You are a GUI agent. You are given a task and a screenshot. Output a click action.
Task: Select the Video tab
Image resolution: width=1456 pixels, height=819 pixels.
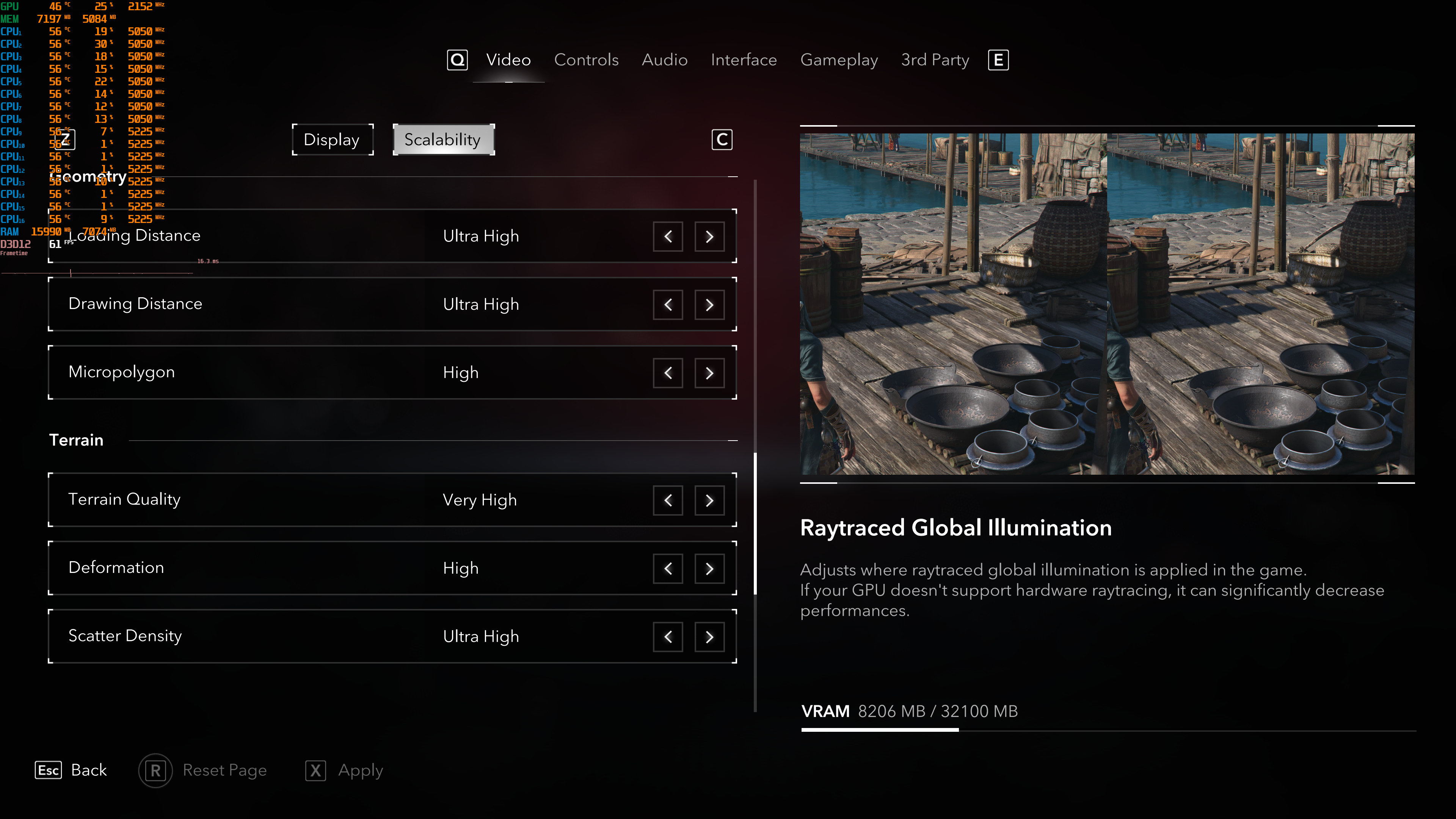508,60
